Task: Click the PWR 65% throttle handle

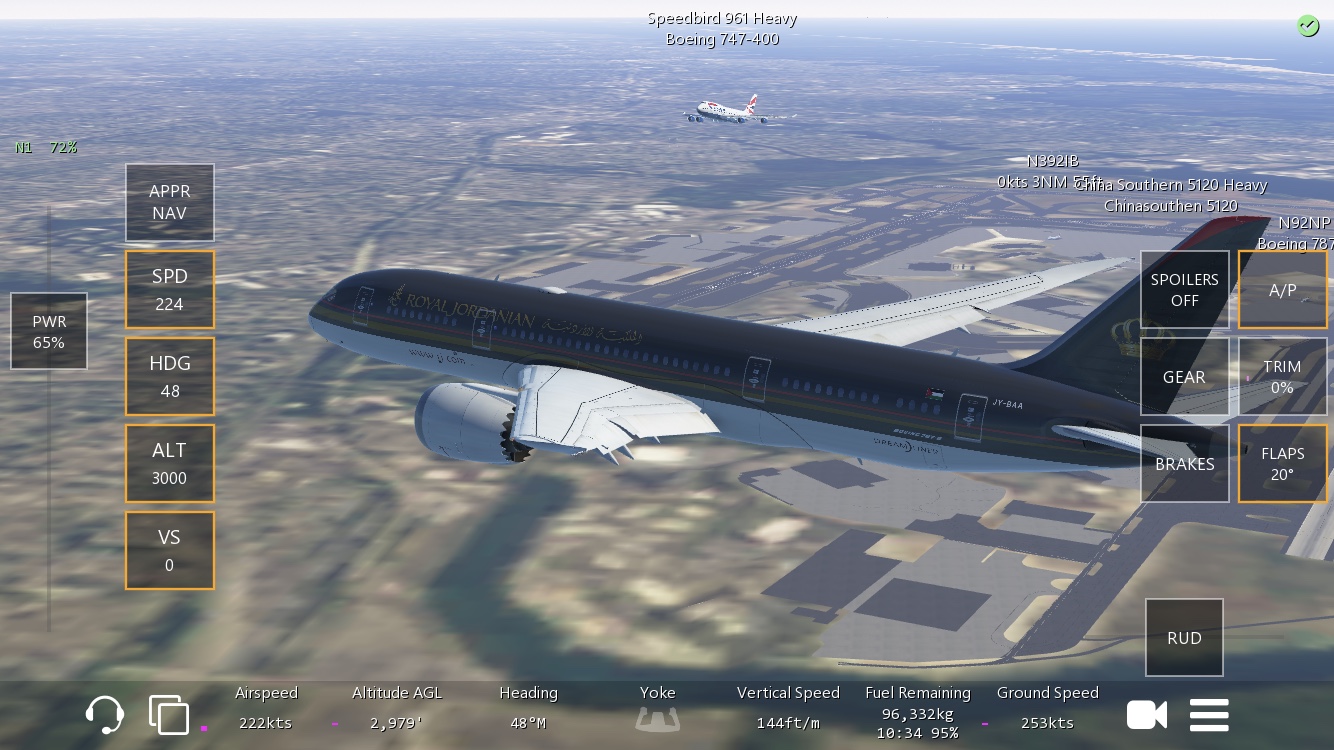Action: (49, 331)
